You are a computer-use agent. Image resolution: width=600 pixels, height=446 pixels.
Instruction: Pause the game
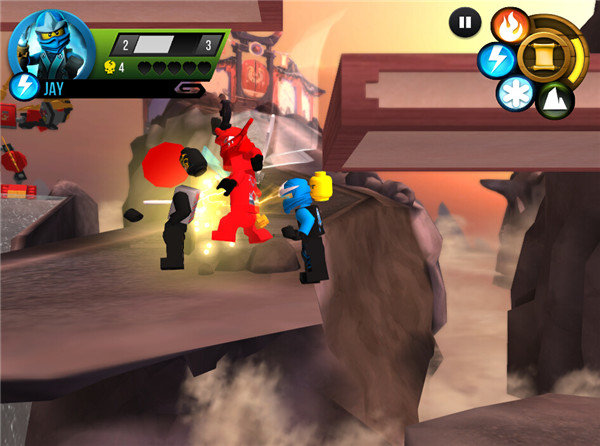coord(465,22)
